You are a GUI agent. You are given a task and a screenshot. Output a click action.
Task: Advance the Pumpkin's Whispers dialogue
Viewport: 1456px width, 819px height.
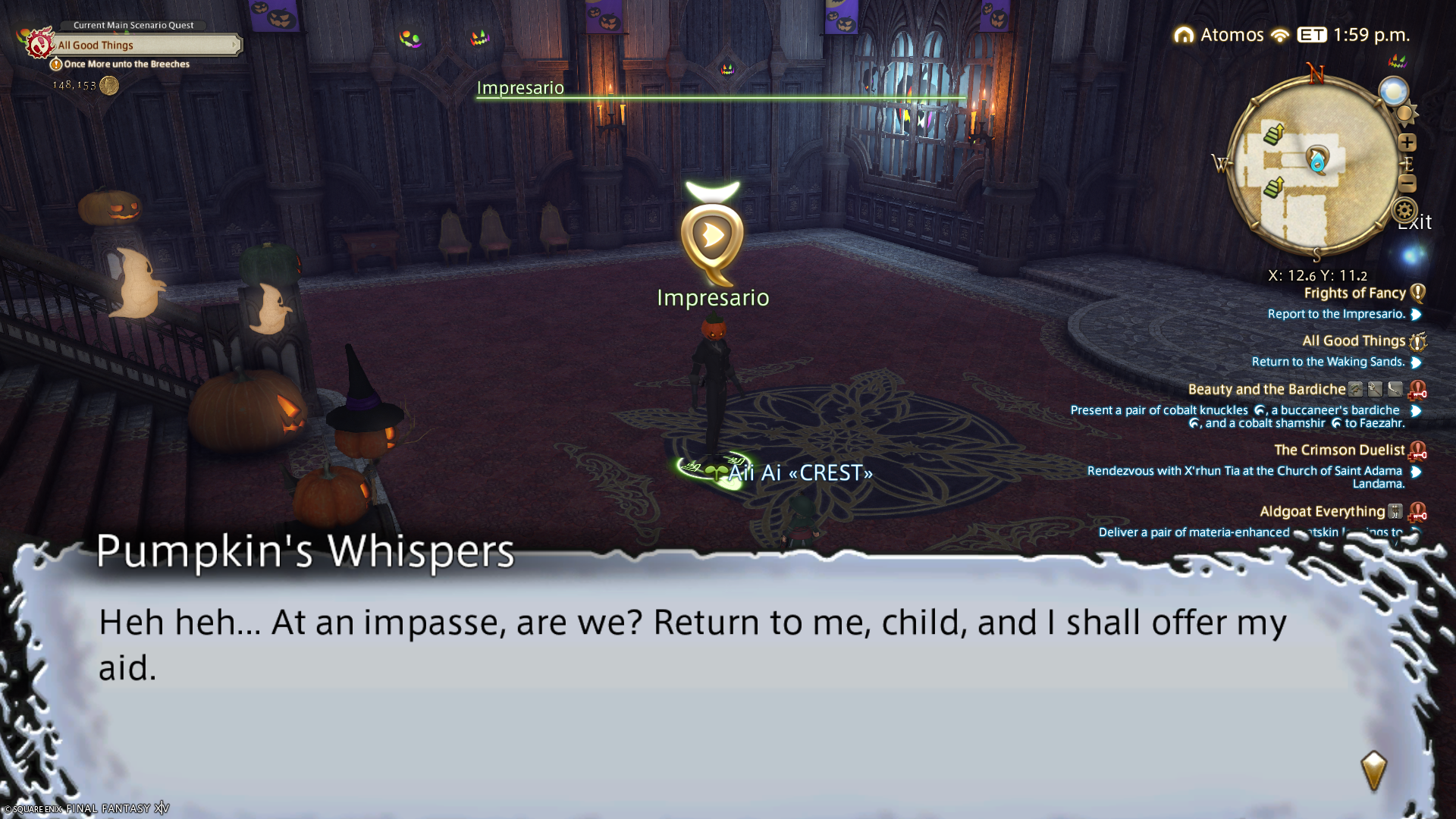click(1373, 770)
